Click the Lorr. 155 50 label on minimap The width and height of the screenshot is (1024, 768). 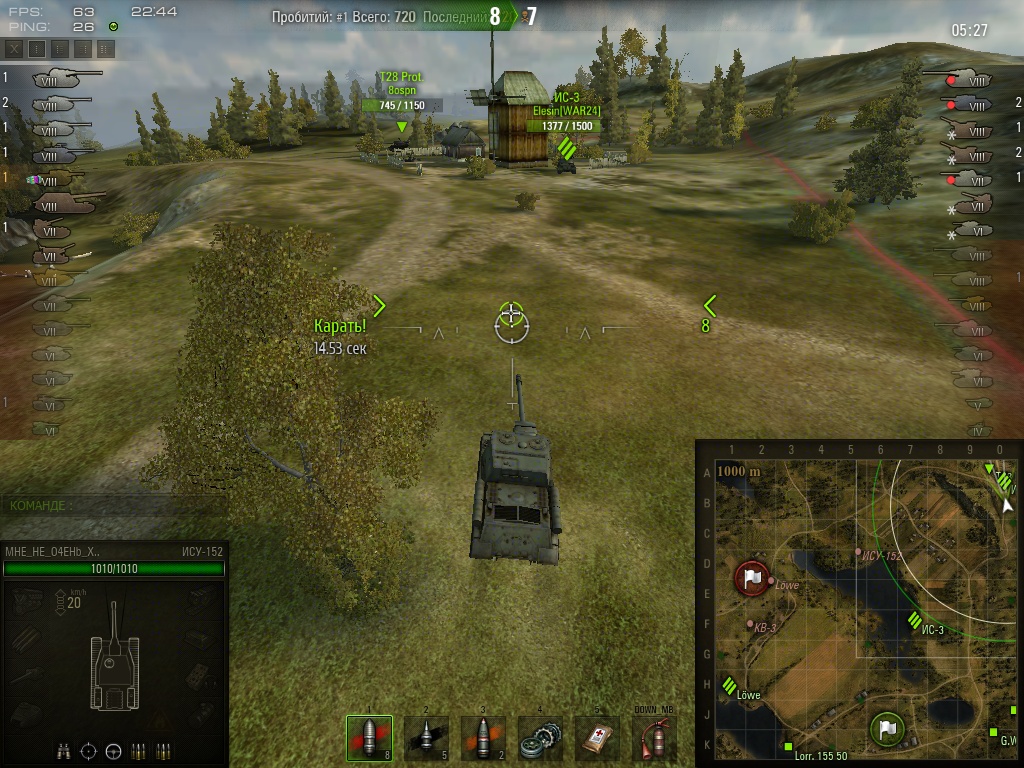point(821,757)
